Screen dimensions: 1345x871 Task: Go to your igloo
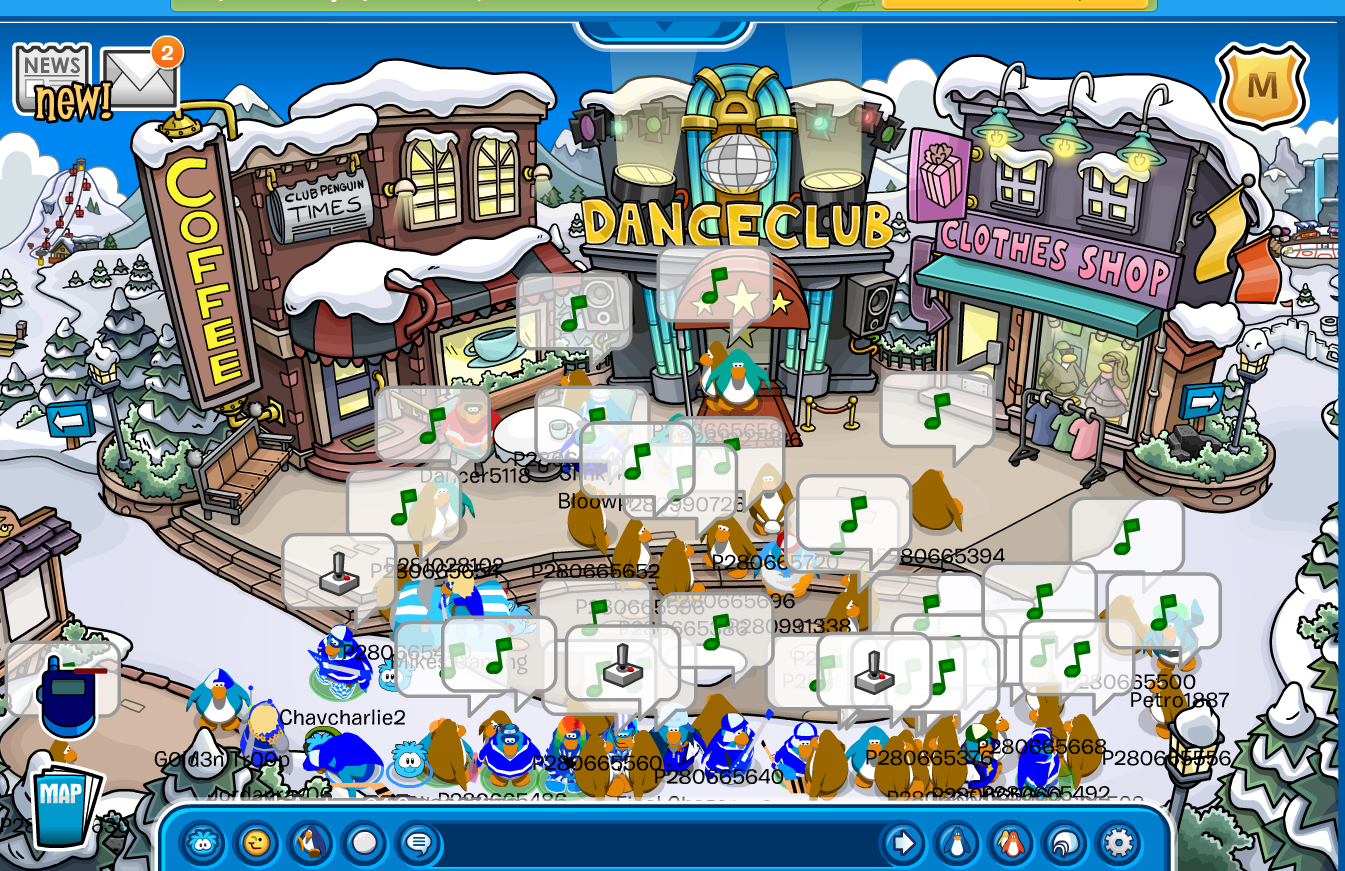1065,843
